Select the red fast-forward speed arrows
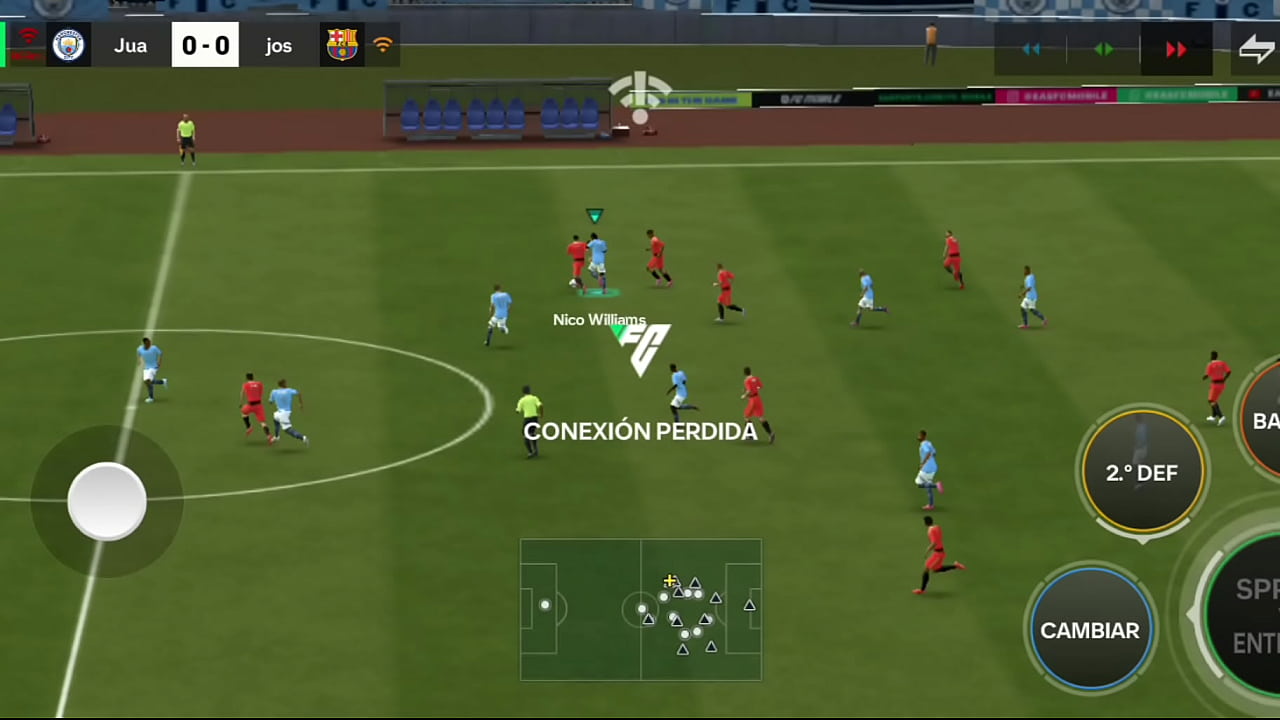Image resolution: width=1280 pixels, height=720 pixels. [x=1176, y=49]
